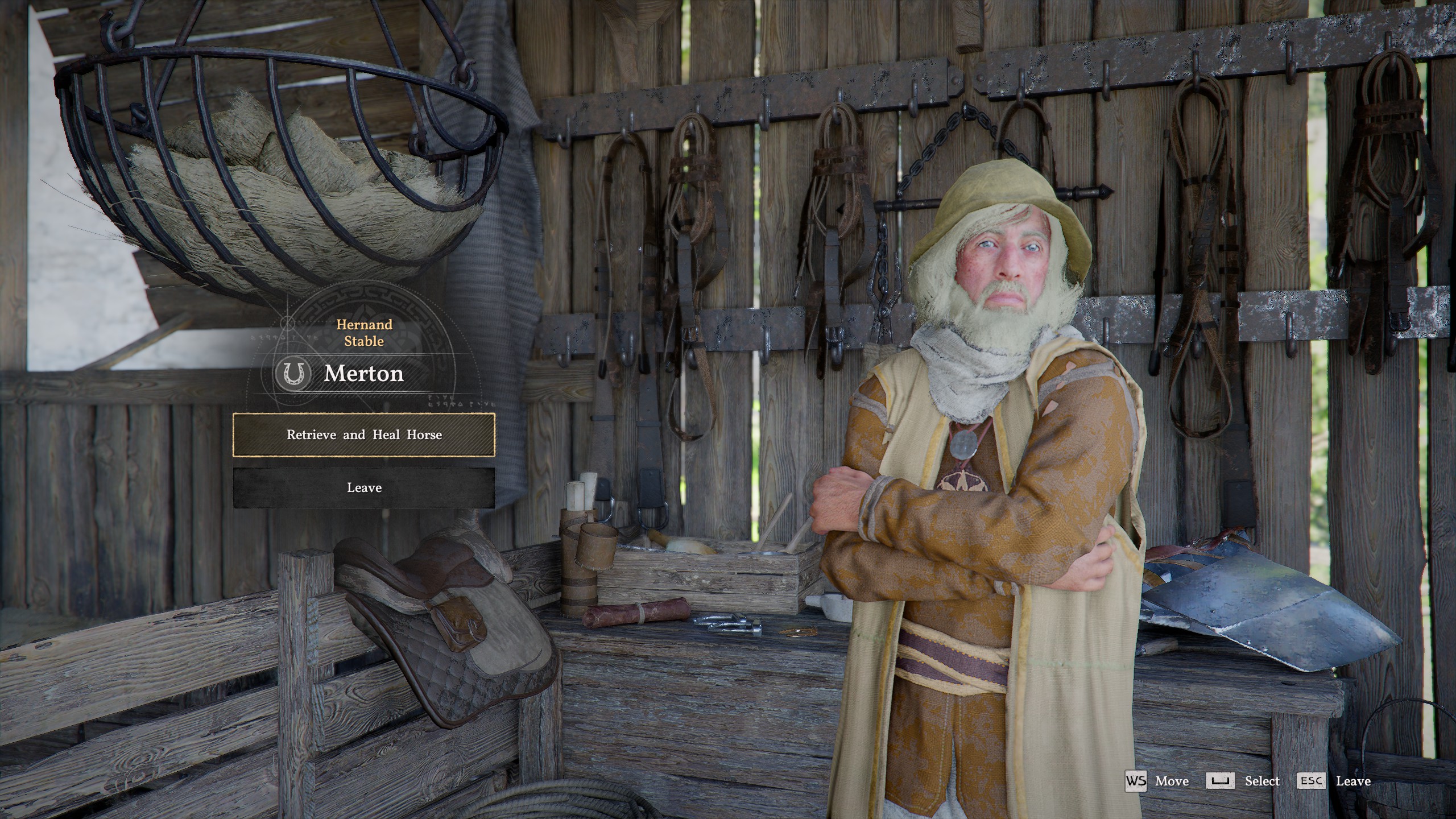Choose the Leave option
The image size is (1456, 819).
(x=364, y=487)
